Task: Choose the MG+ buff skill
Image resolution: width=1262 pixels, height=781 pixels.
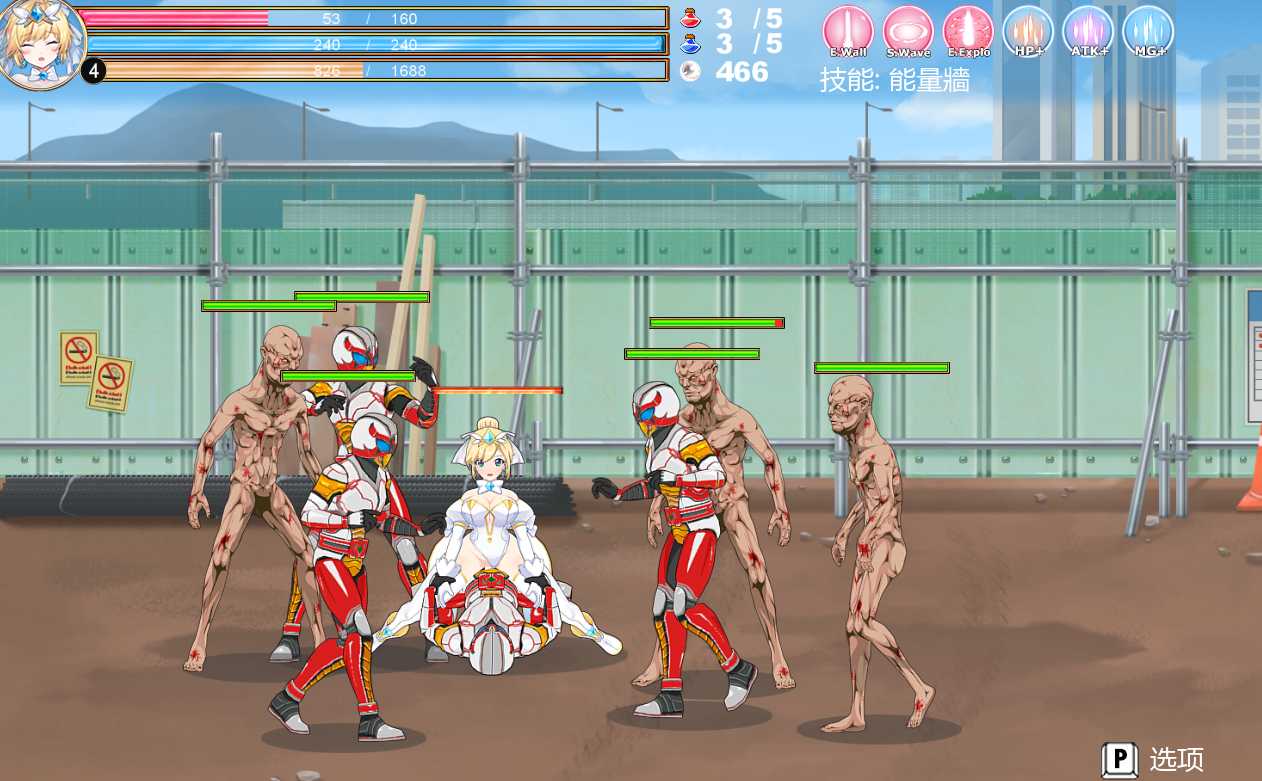Action: click(1148, 31)
